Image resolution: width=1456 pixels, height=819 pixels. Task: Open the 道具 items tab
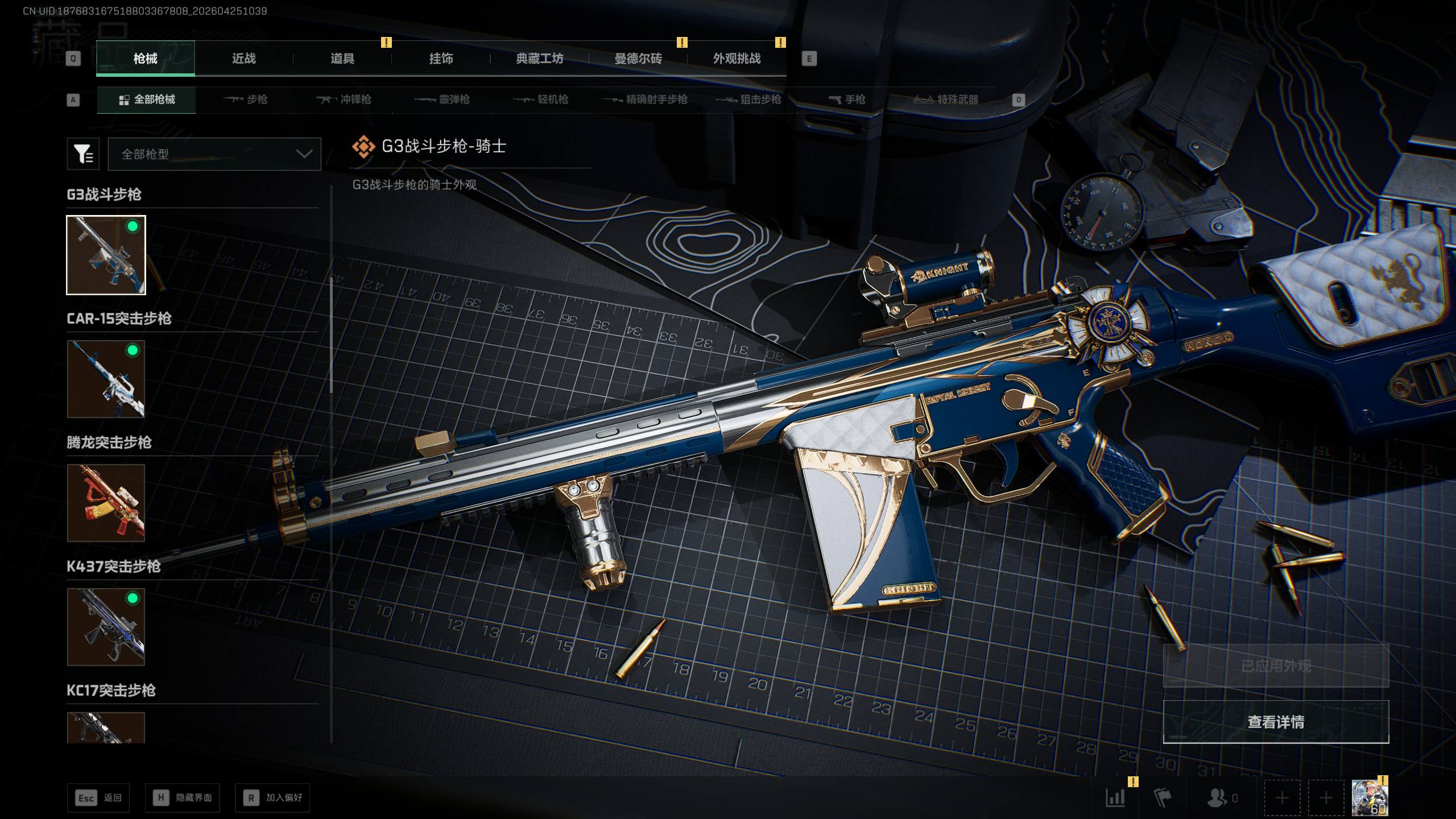coord(342,59)
